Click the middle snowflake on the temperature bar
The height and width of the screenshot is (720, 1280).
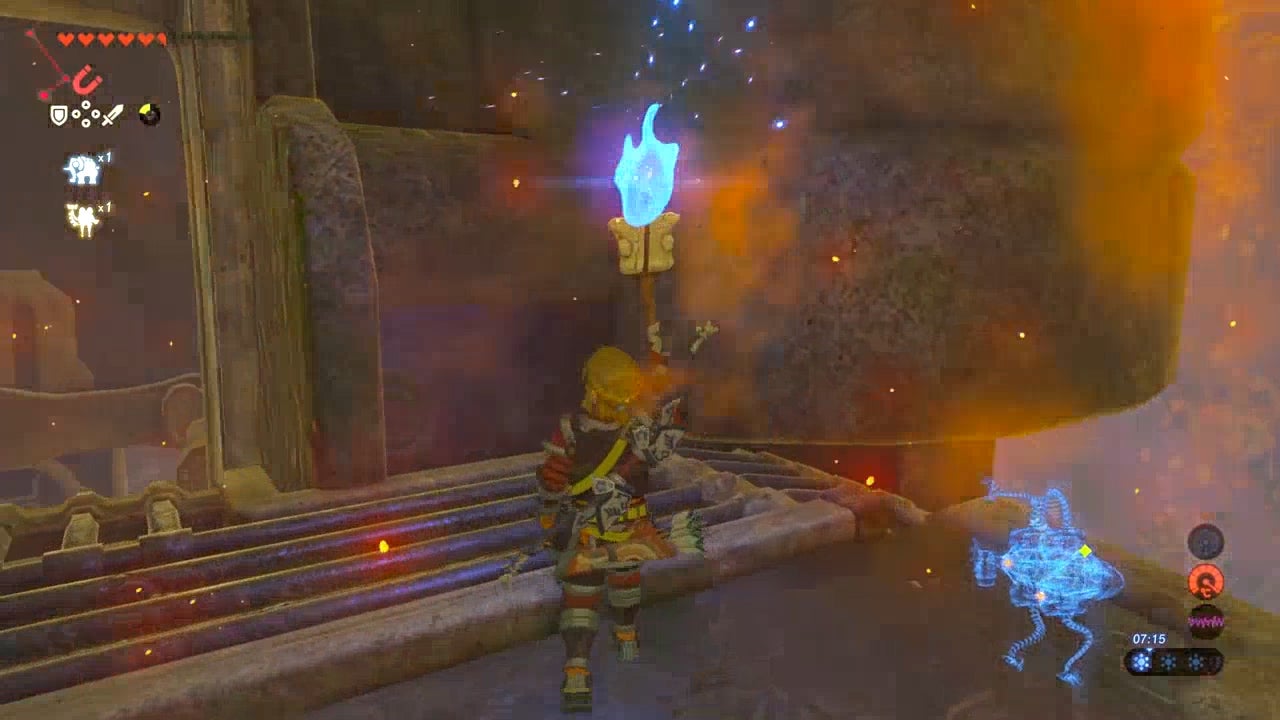(1166, 660)
